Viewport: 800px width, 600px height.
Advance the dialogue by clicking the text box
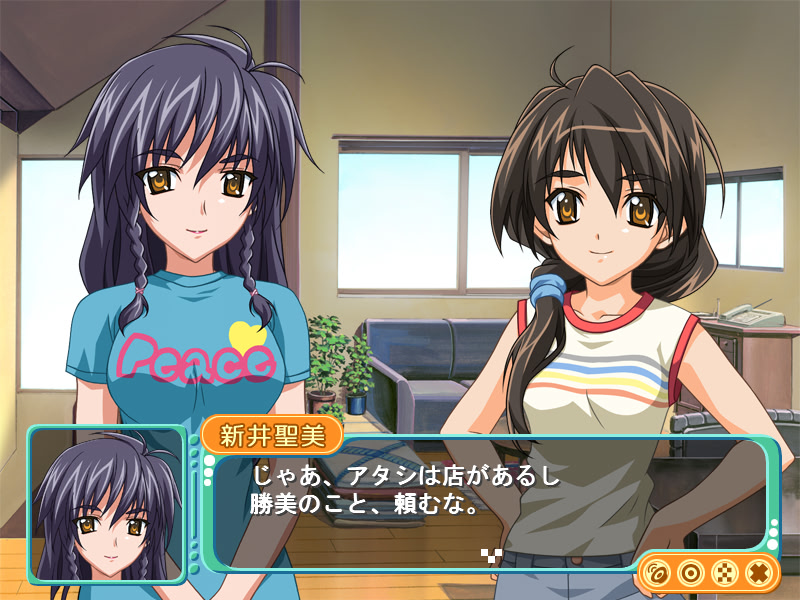[480, 500]
